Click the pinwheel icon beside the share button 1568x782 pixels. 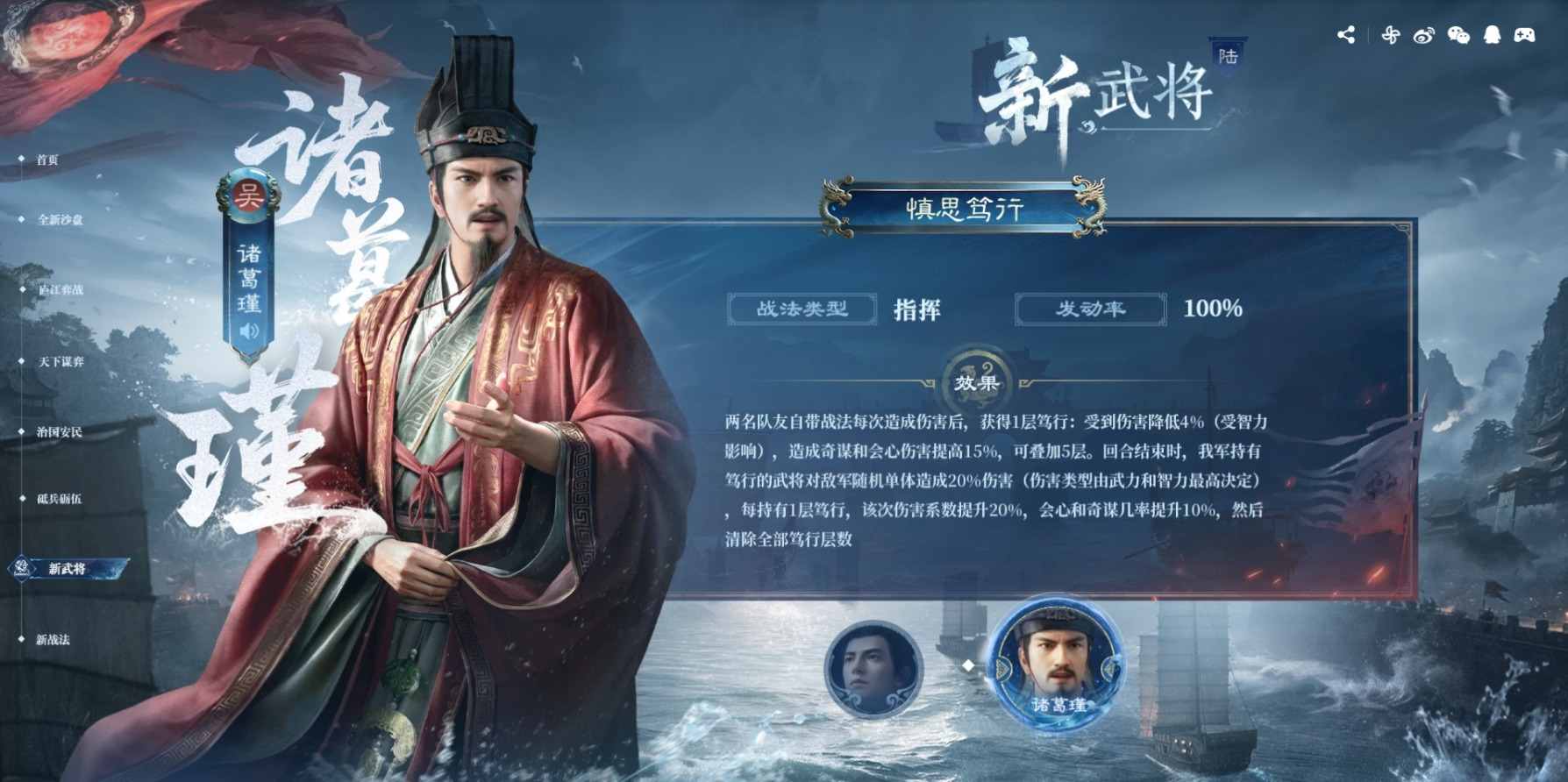point(1390,35)
